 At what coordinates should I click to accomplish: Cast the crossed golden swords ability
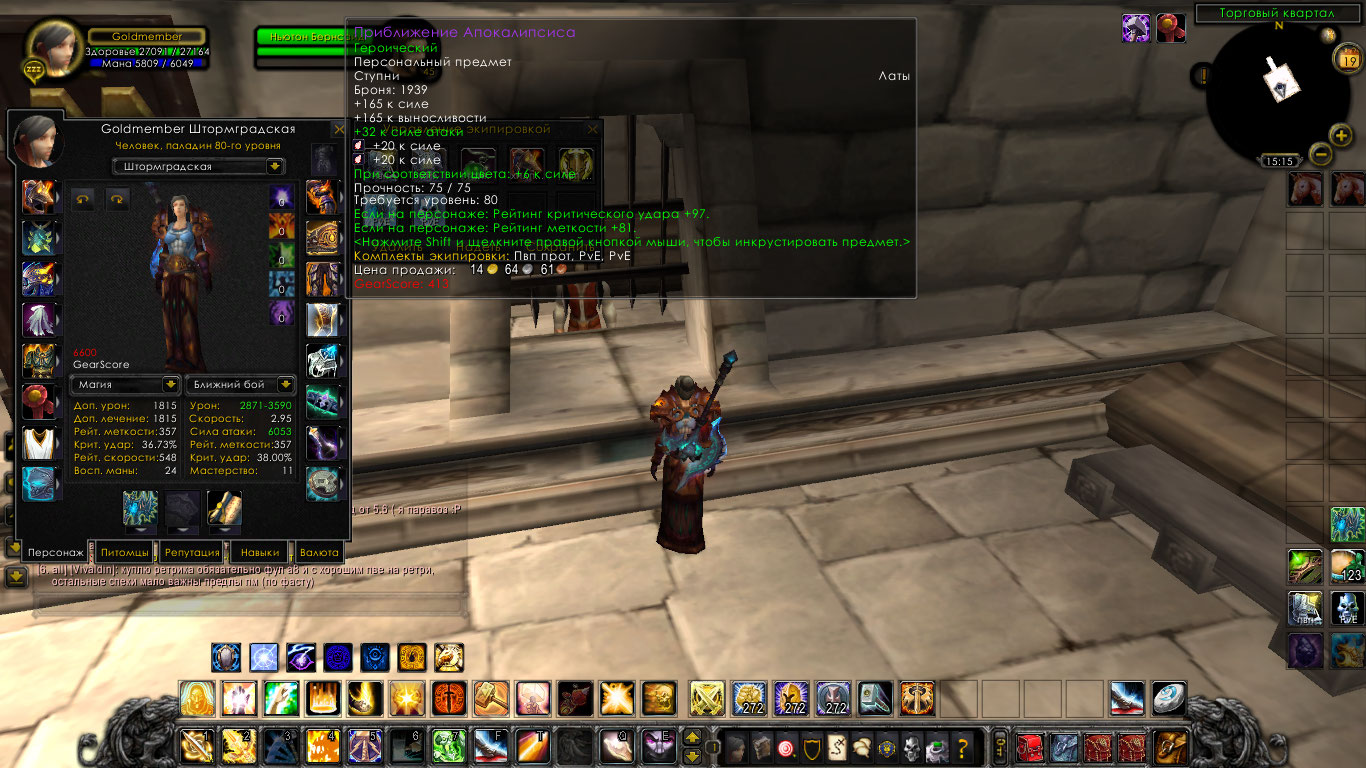coord(707,697)
